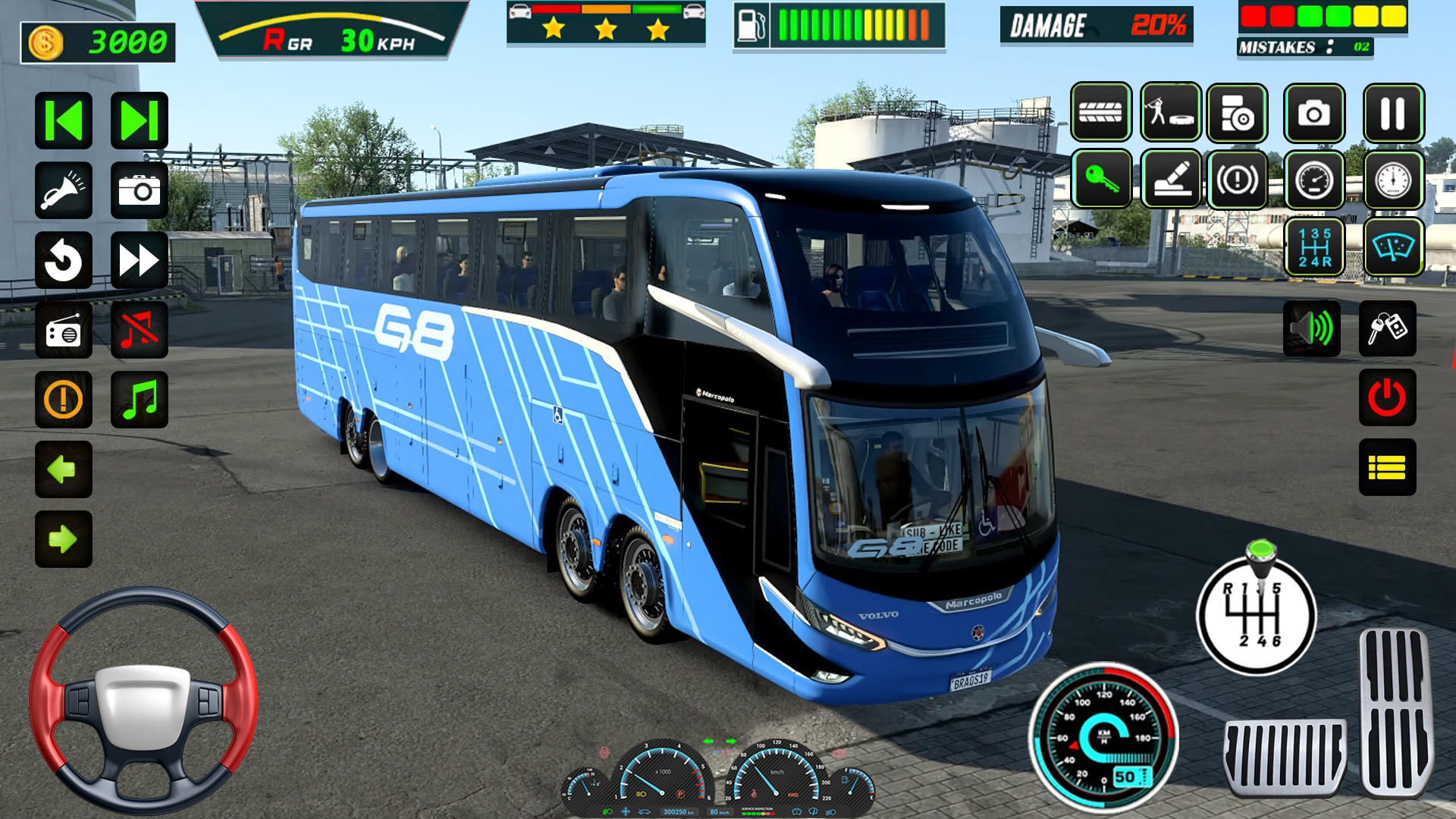
Task: Skip to the next level
Action: click(x=138, y=120)
